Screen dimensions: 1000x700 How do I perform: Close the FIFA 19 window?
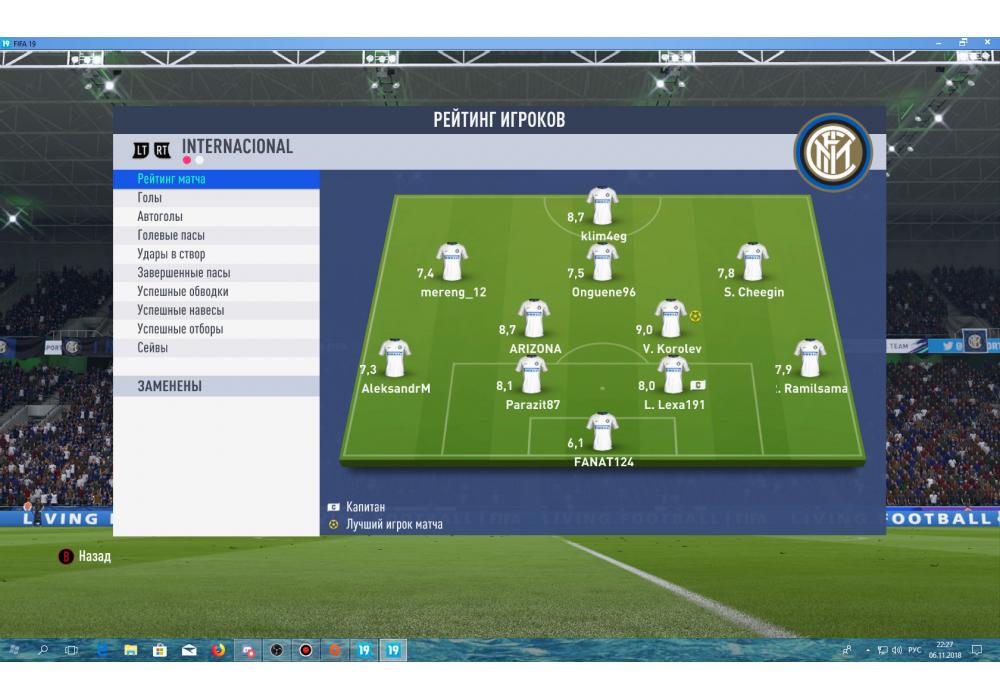point(986,43)
